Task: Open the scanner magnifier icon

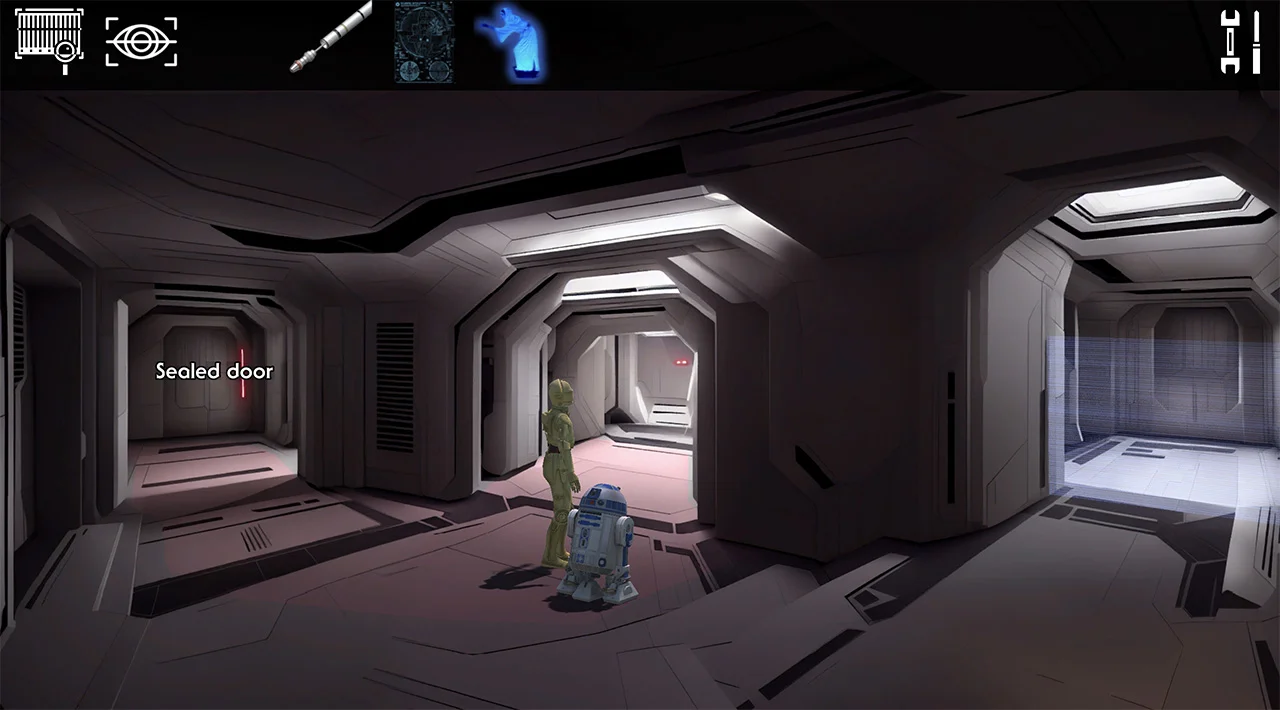Action: (49, 41)
